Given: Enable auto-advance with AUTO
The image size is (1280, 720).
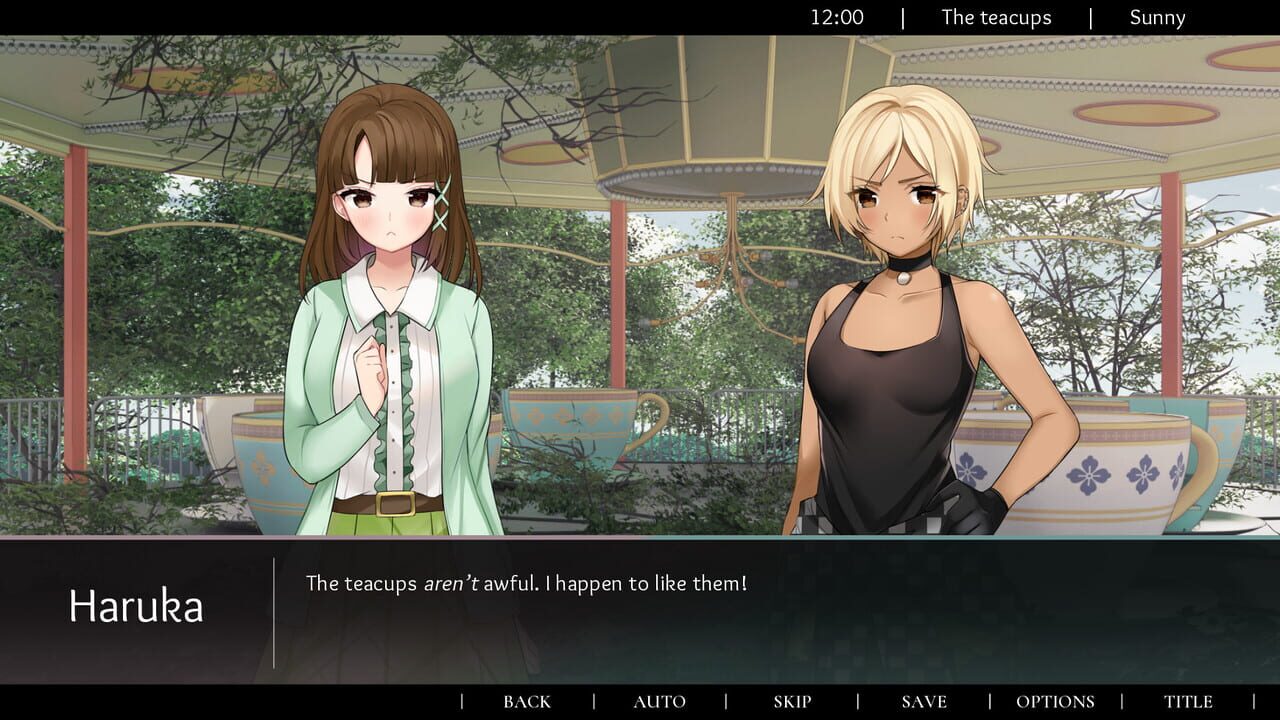Looking at the screenshot, I should coord(658,701).
